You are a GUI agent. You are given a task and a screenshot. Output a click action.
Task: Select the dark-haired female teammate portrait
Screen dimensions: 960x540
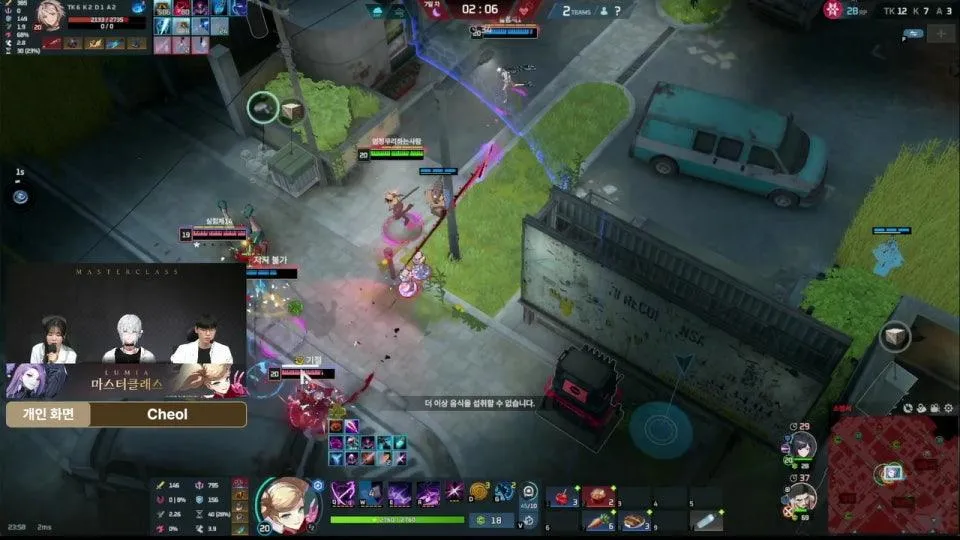tap(803, 447)
